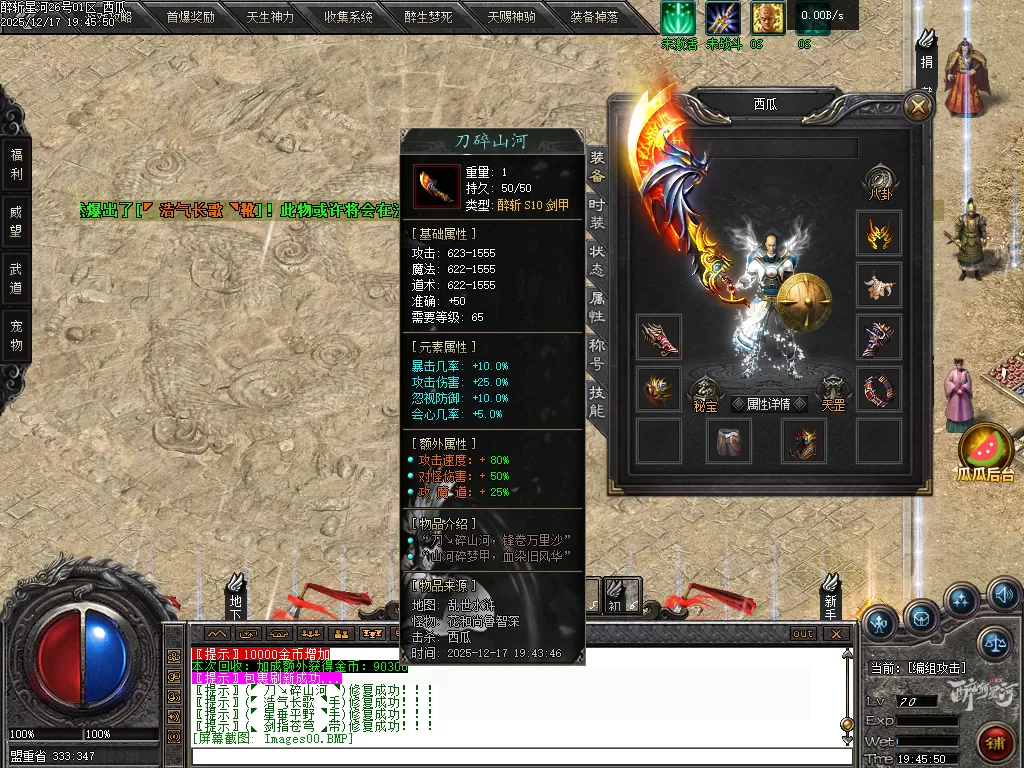1024x768 pixels.
Task: Select the equipped trousers slot
Action: pos(730,441)
